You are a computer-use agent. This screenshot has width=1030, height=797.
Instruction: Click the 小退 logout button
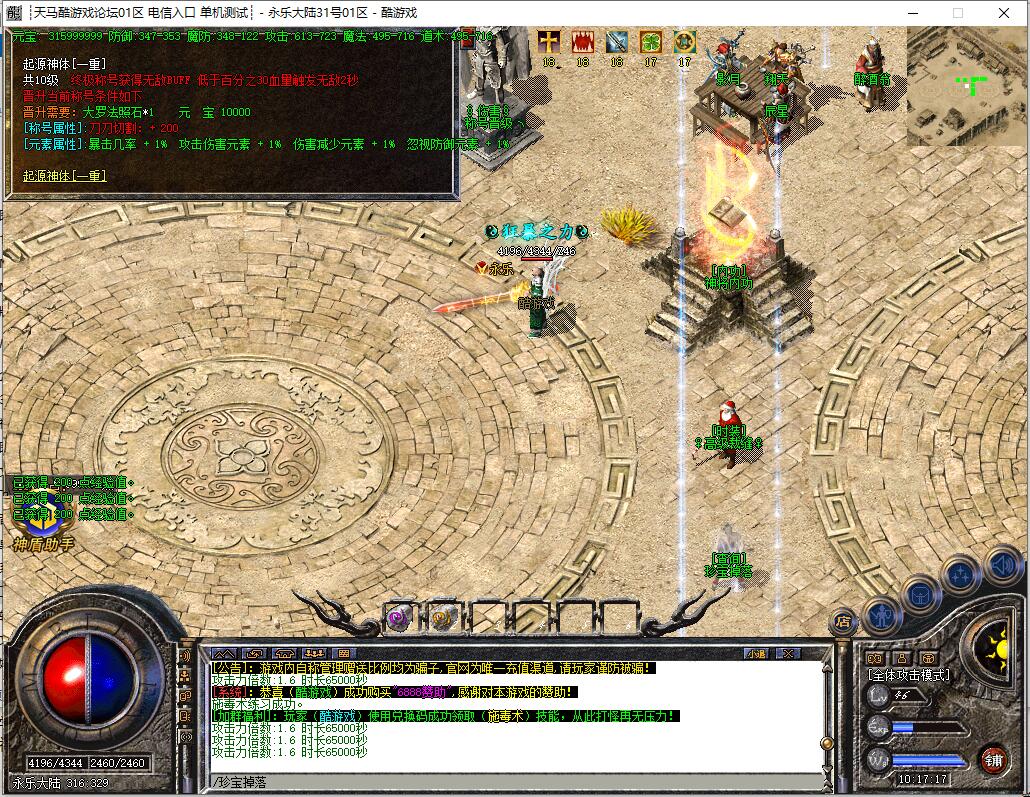pos(756,653)
